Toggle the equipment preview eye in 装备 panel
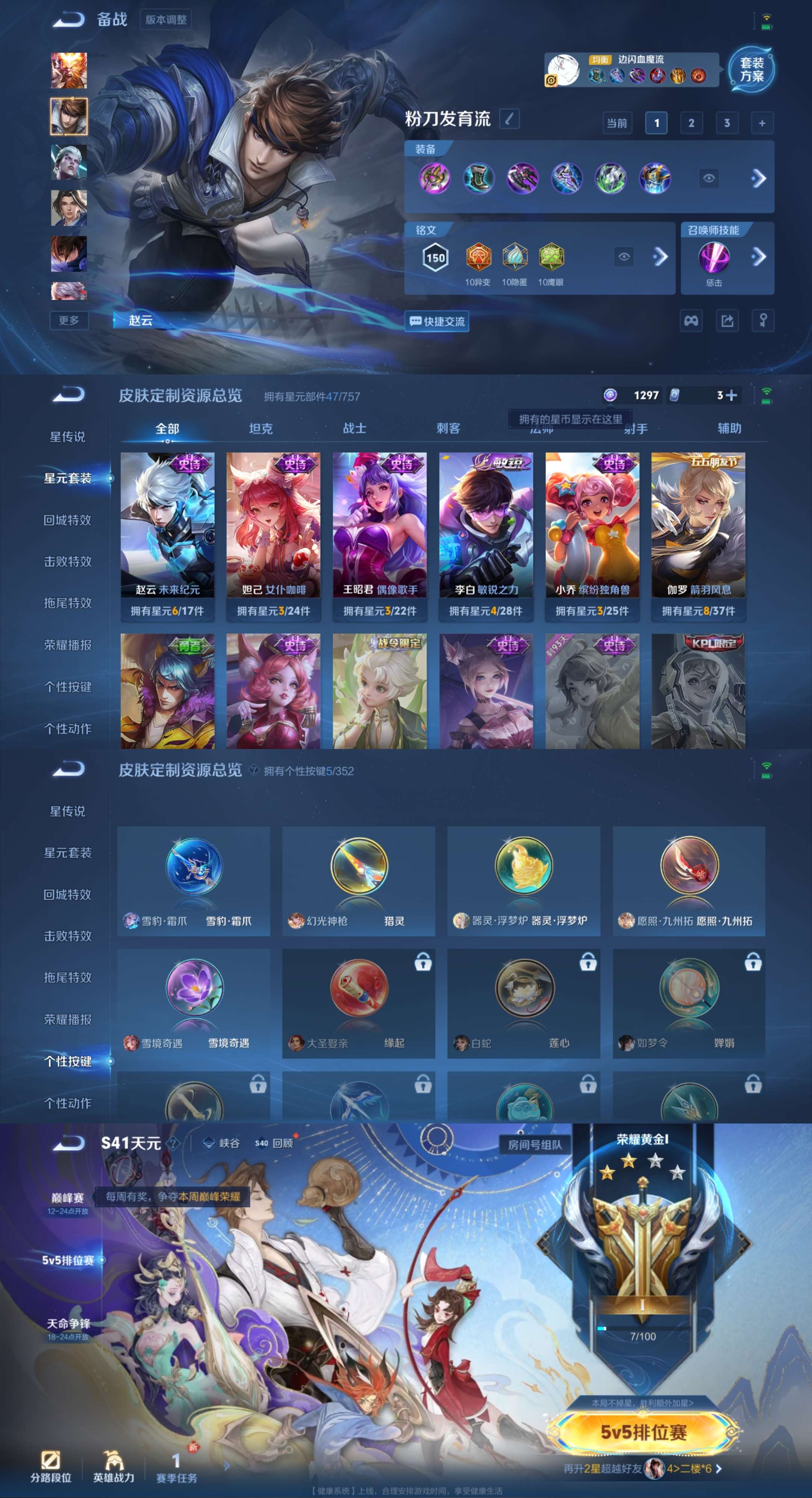The image size is (812, 1498). click(710, 179)
